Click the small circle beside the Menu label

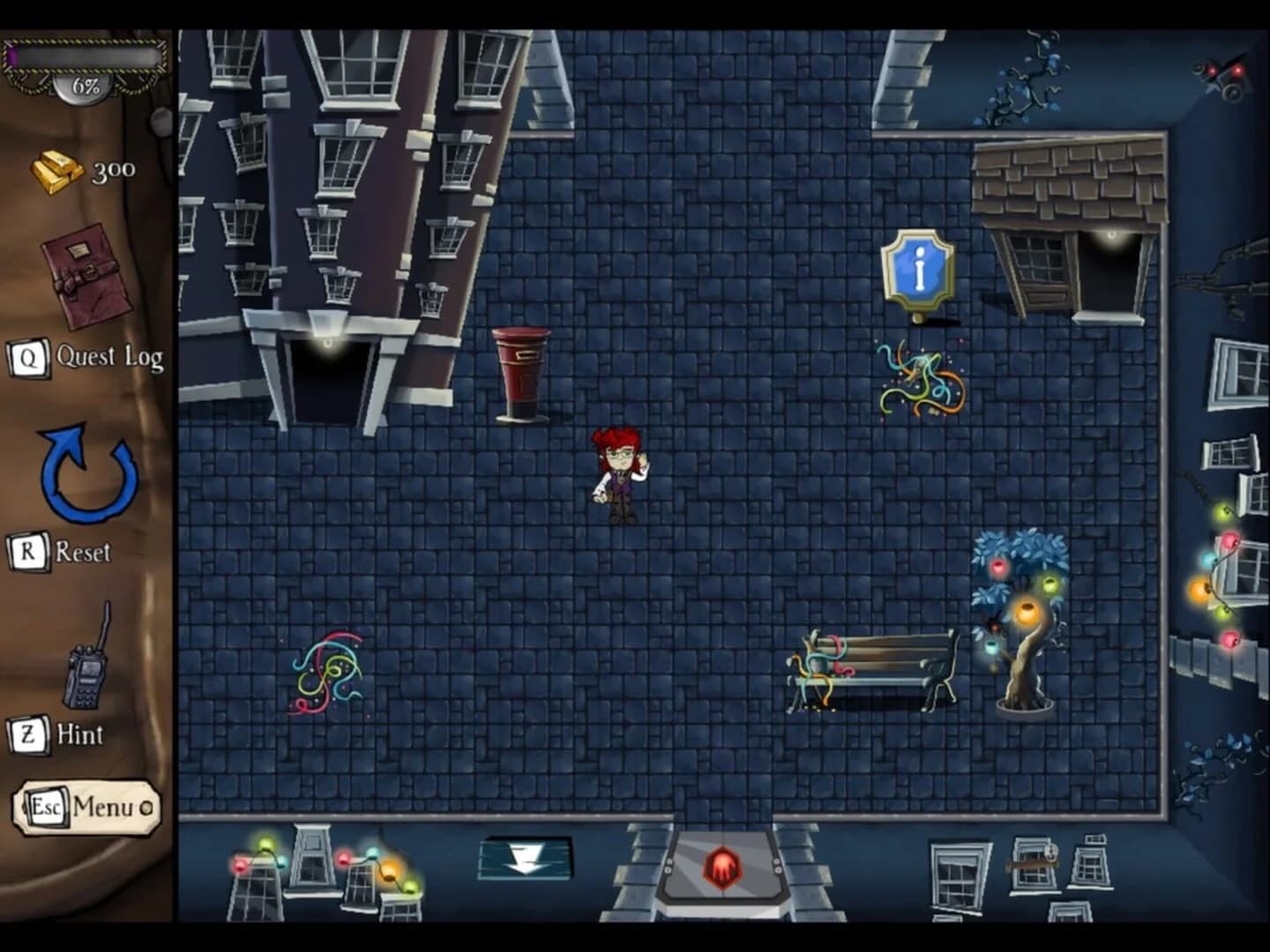[x=147, y=806]
